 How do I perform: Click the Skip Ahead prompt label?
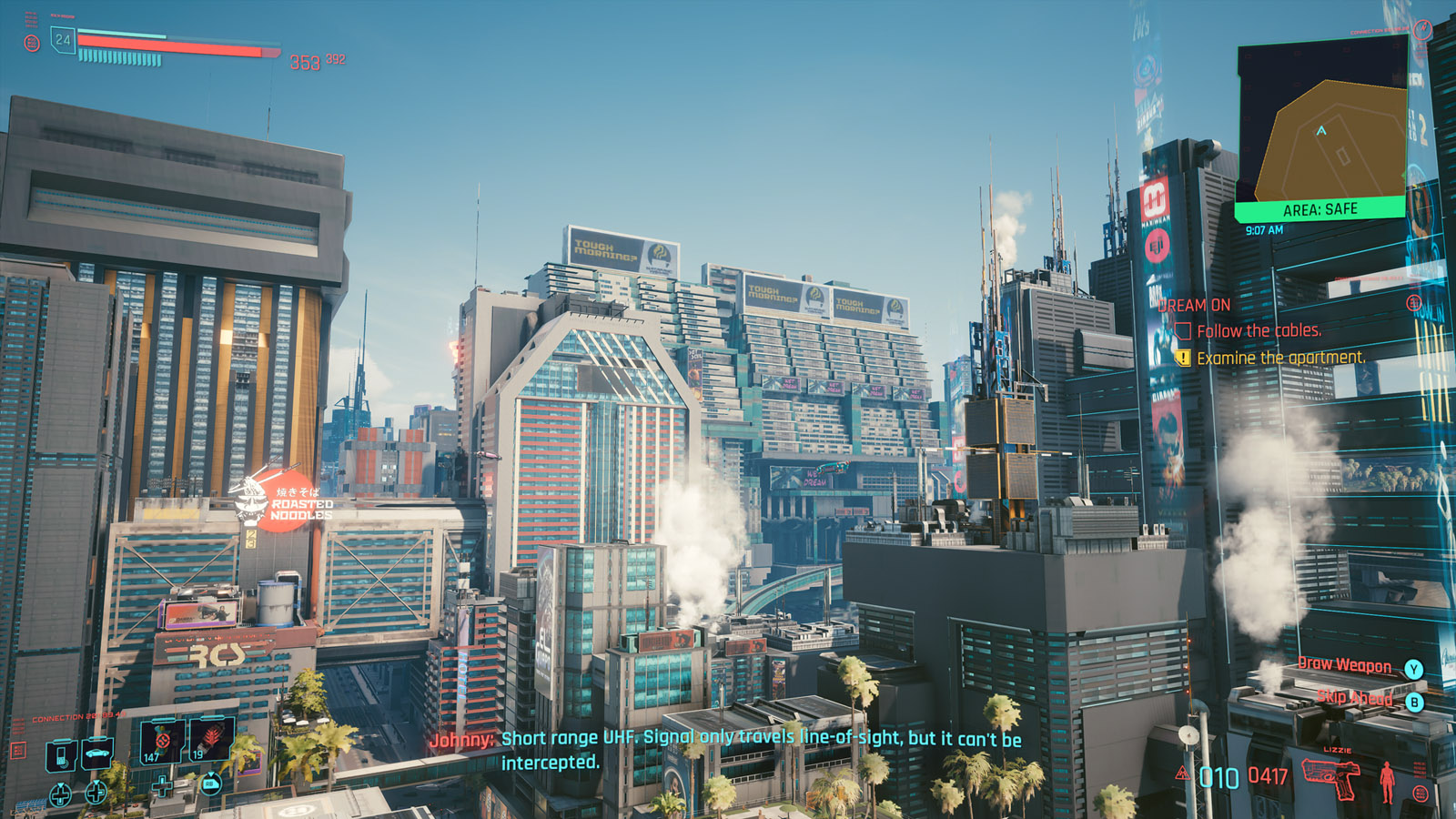[1354, 698]
